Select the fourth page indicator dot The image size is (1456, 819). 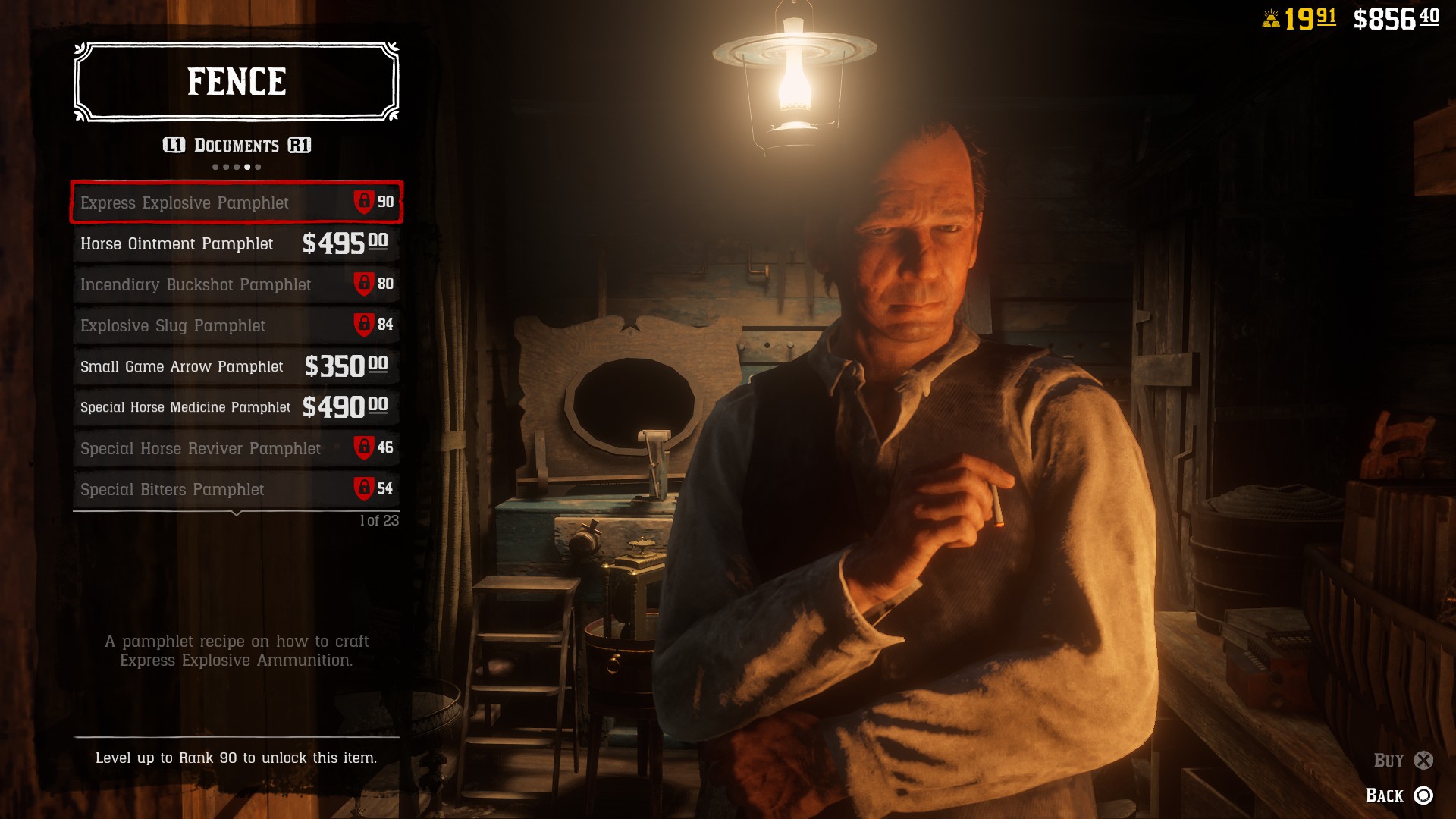247,165
